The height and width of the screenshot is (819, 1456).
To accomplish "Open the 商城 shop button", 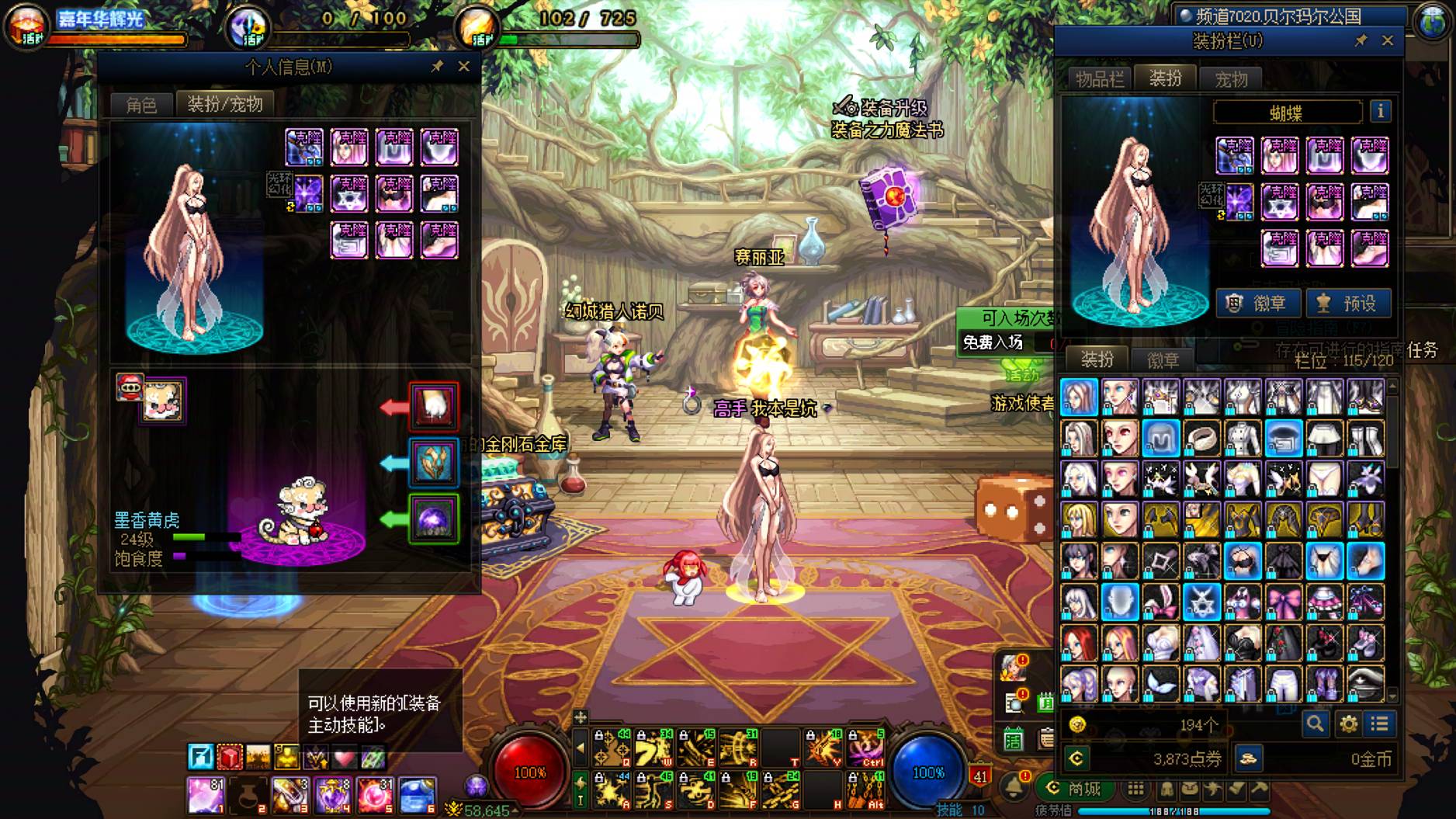I will click(x=1074, y=790).
